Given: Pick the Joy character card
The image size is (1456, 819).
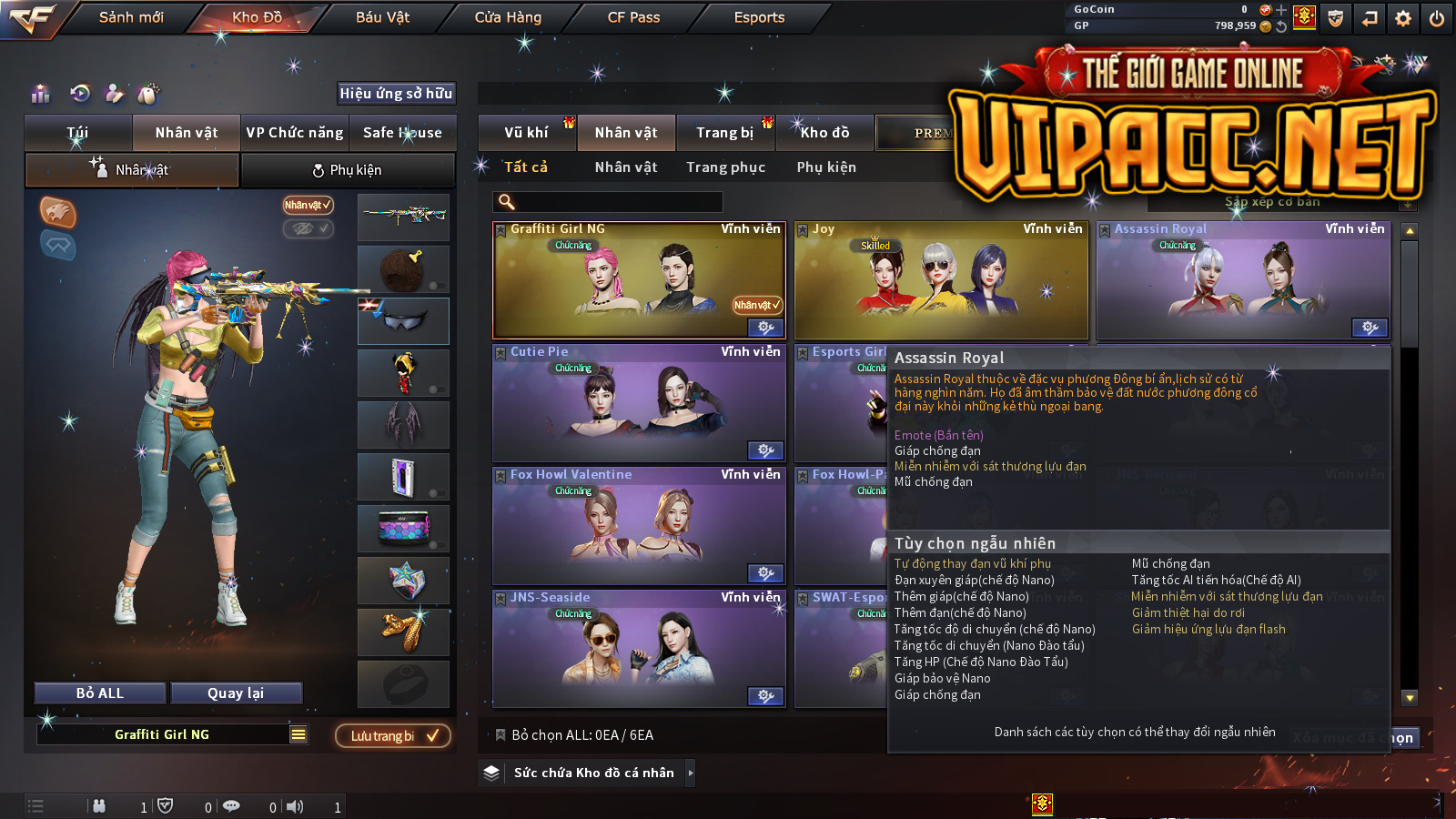Looking at the screenshot, I should [941, 280].
